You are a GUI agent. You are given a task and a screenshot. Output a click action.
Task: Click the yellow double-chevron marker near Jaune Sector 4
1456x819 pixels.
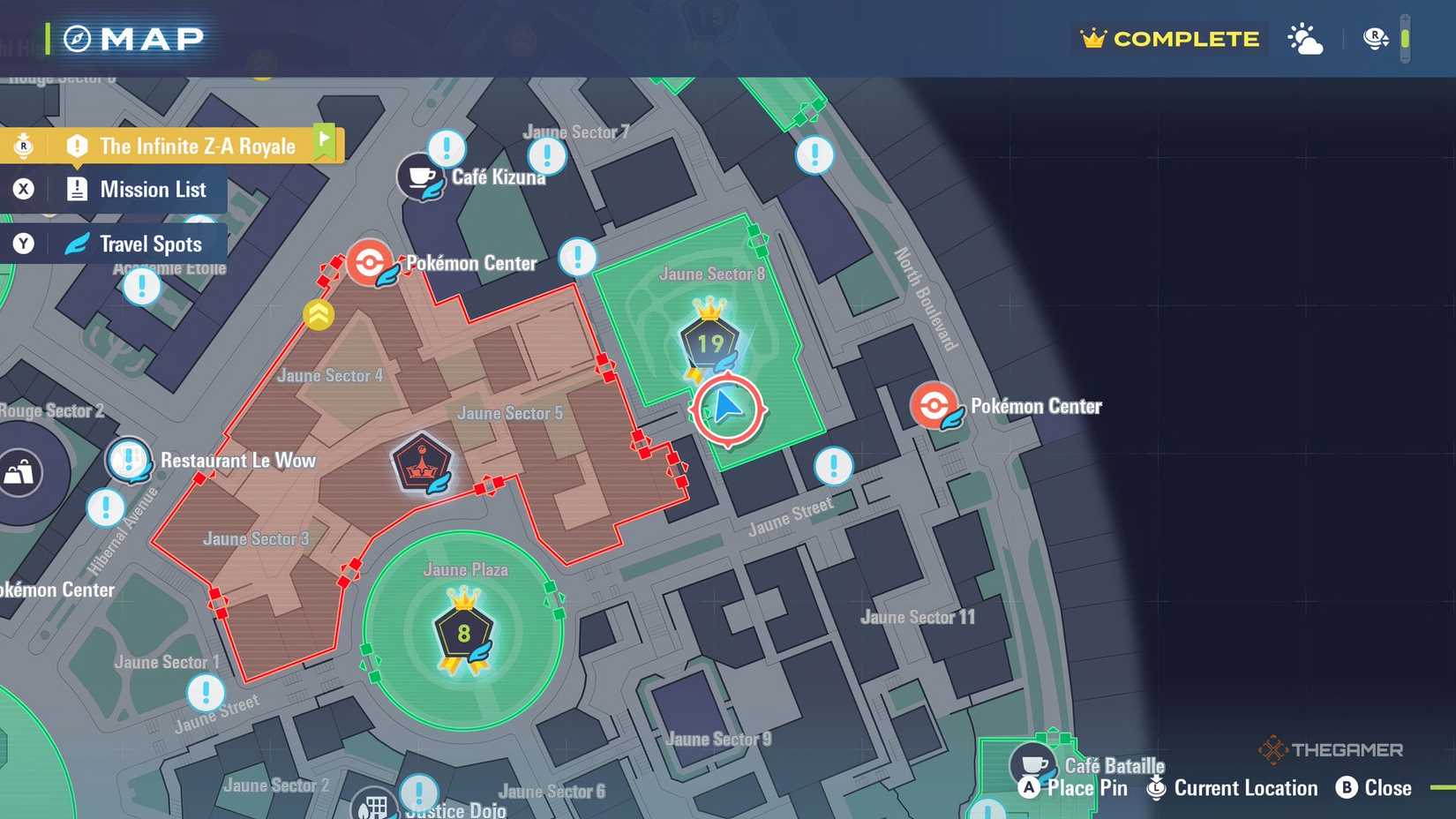tap(319, 314)
